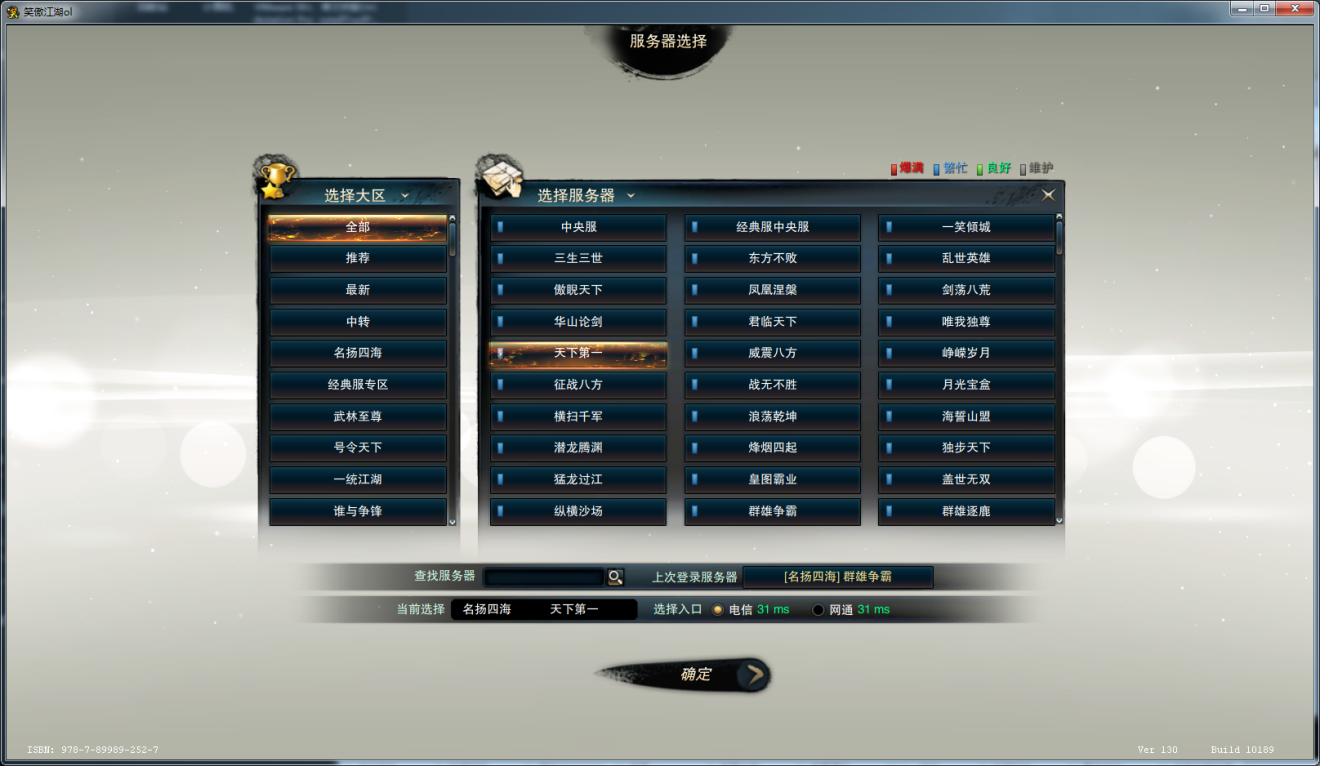This screenshot has height=766, width=1320.
Task: Click the magnifier search icon
Action: pos(614,576)
